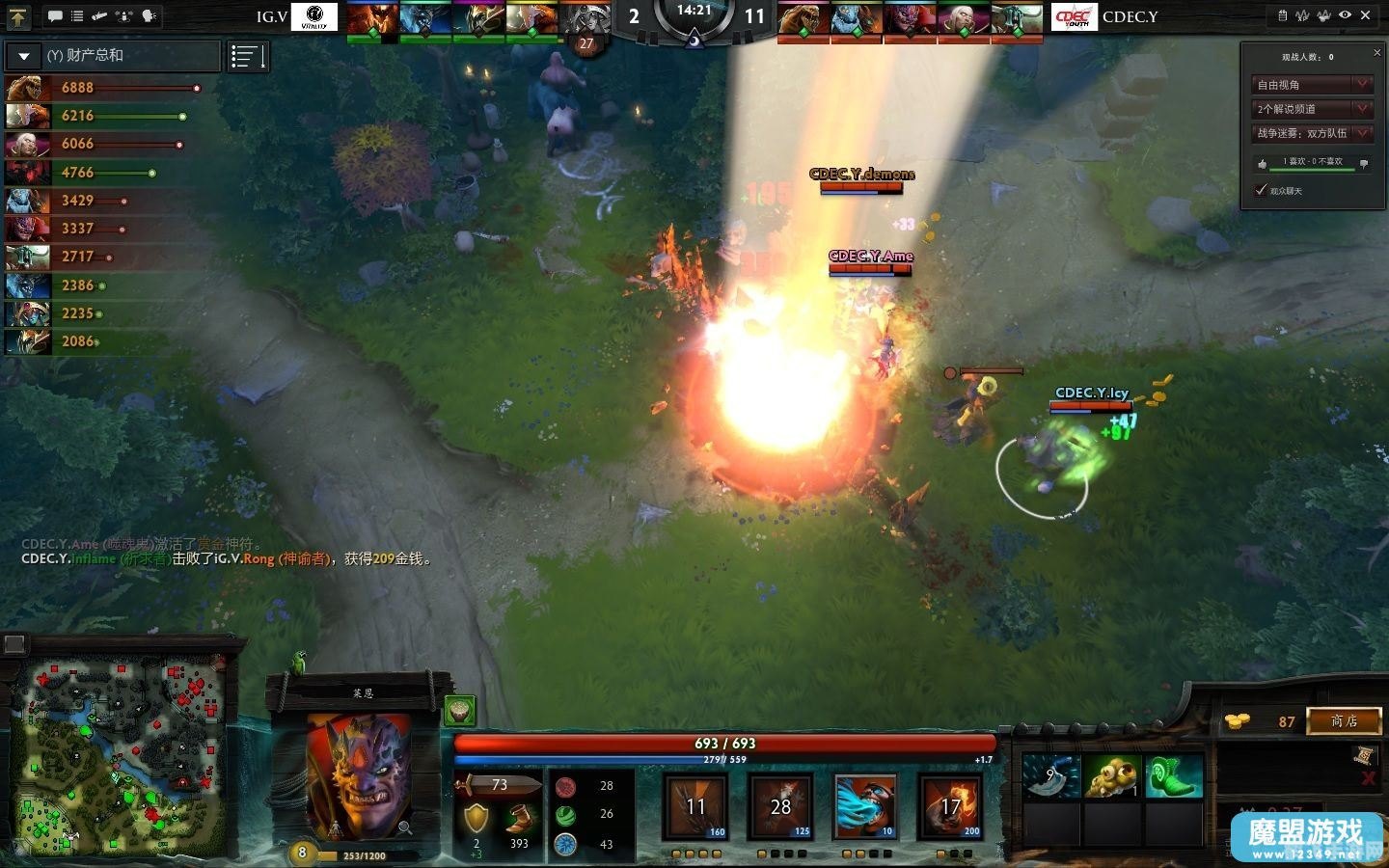Cast the first ability on the skill bar

[x=696, y=808]
